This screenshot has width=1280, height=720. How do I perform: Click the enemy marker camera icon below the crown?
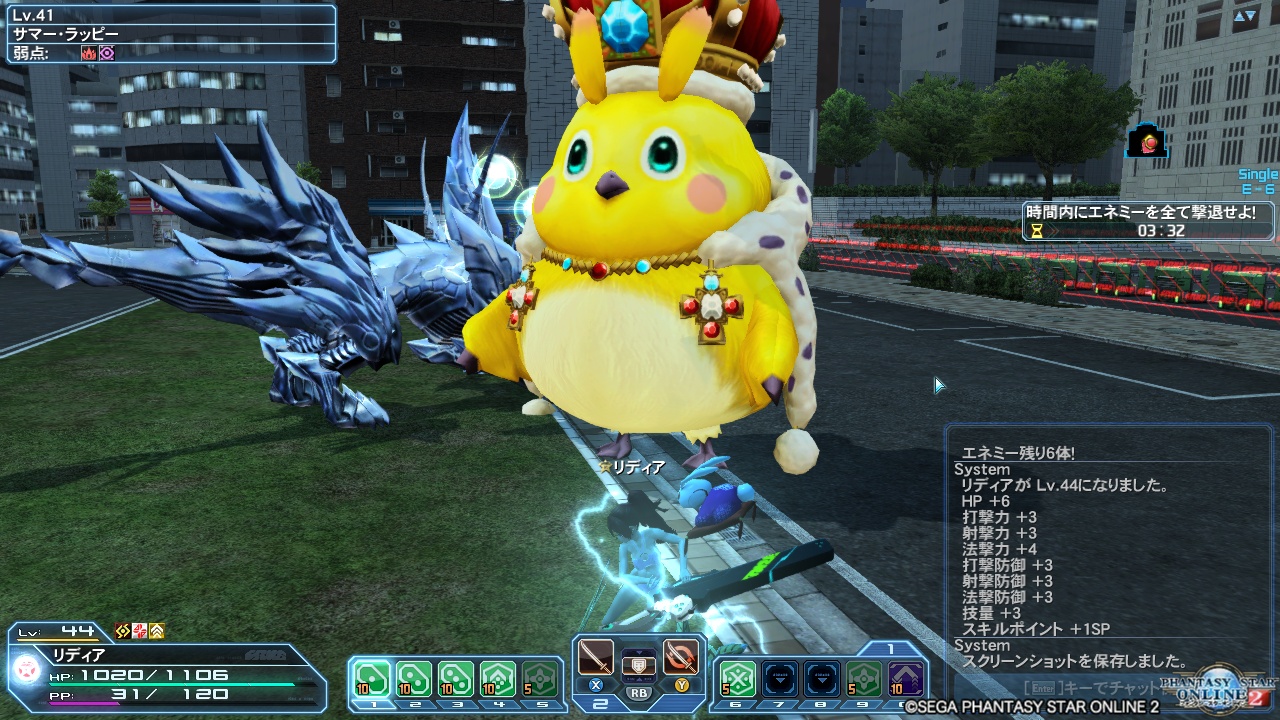pyautogui.click(x=1147, y=141)
